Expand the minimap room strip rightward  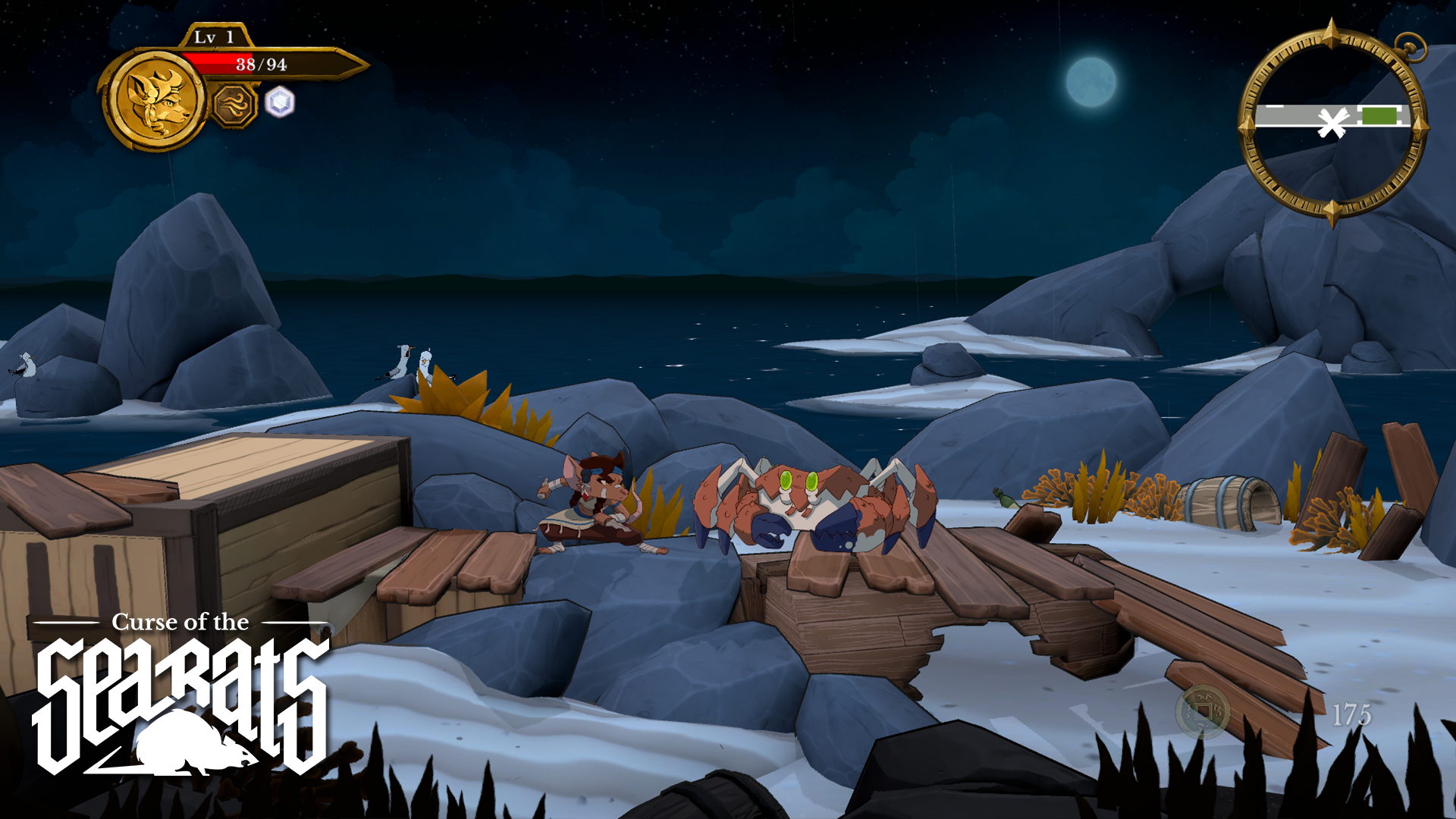(1403, 115)
